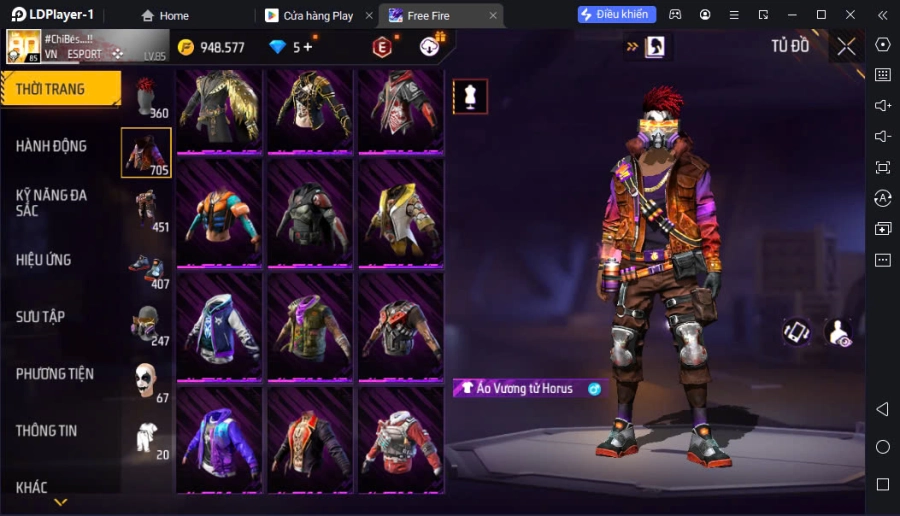Viewport: 900px width, 516px height.
Task: Open the Hiệu Ứng section
Action: pos(44,260)
